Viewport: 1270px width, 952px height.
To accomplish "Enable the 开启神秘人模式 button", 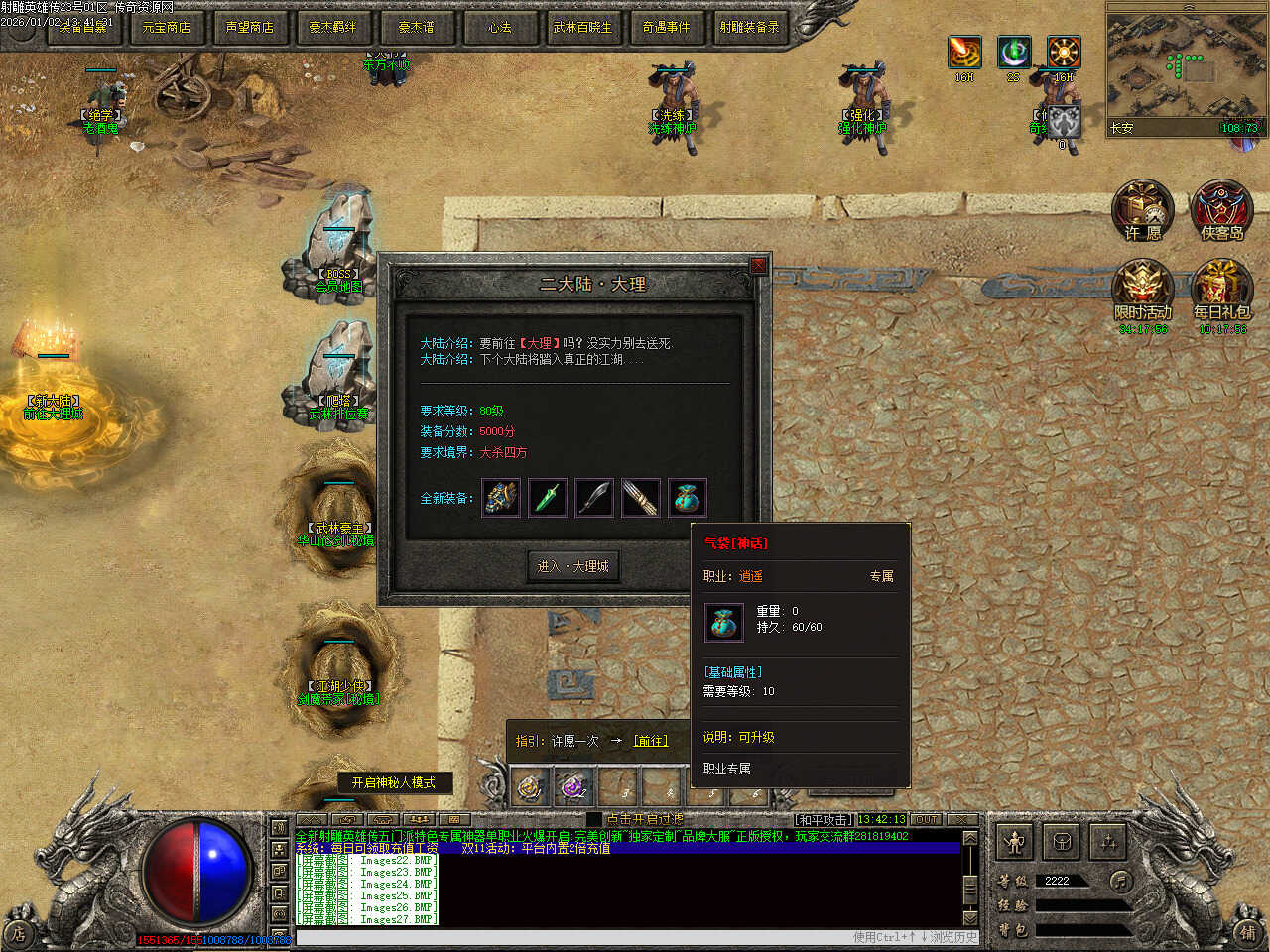I will pyautogui.click(x=394, y=782).
